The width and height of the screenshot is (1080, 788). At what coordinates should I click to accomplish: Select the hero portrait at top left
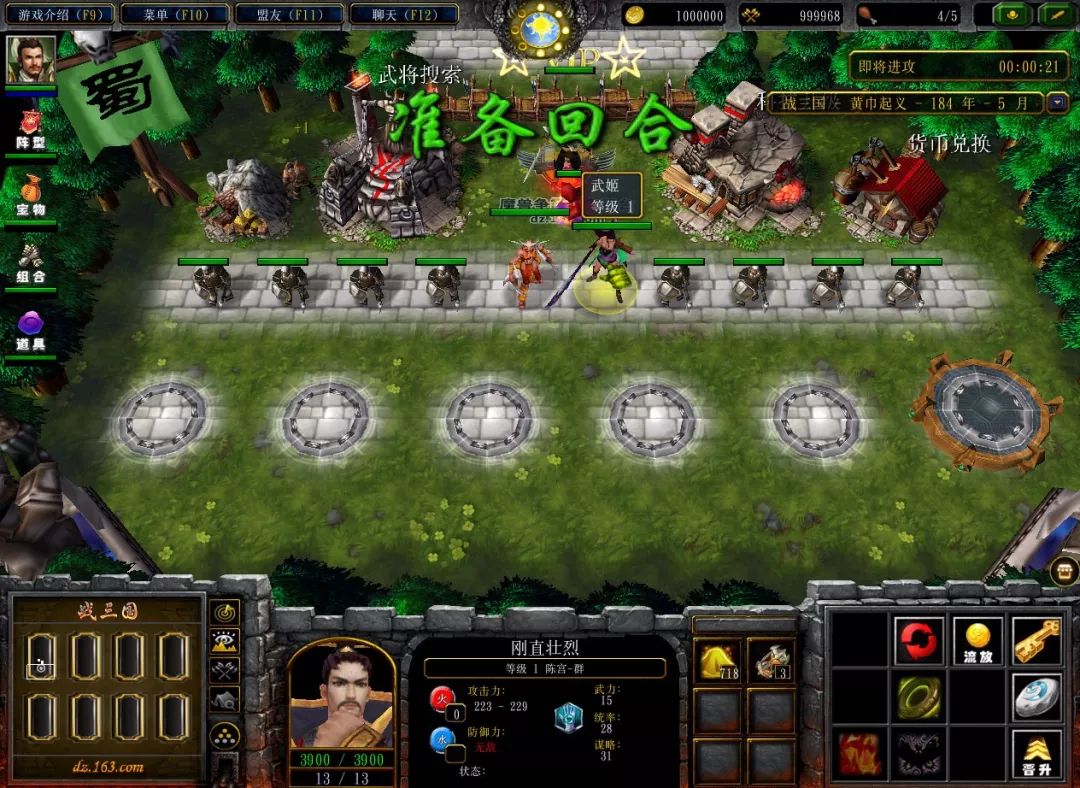point(31,60)
